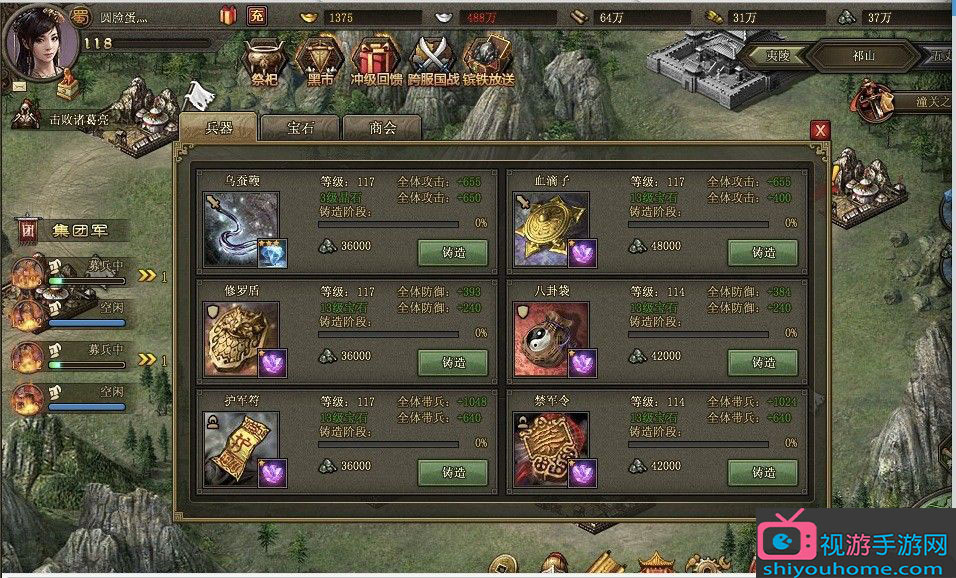
Task: Forge the 乌蚕鞭 weapon
Action: point(453,252)
